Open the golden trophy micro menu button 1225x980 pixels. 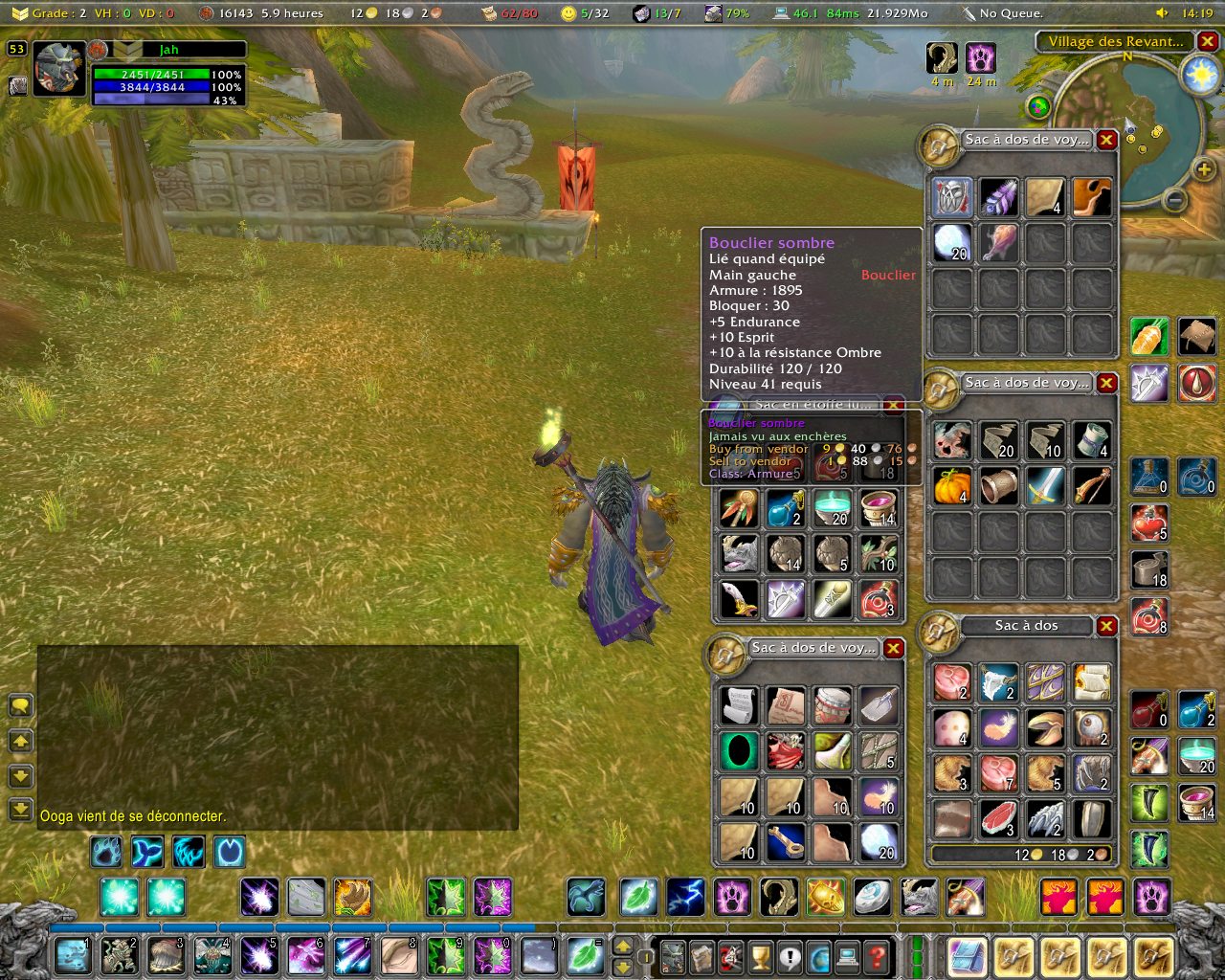point(760,956)
